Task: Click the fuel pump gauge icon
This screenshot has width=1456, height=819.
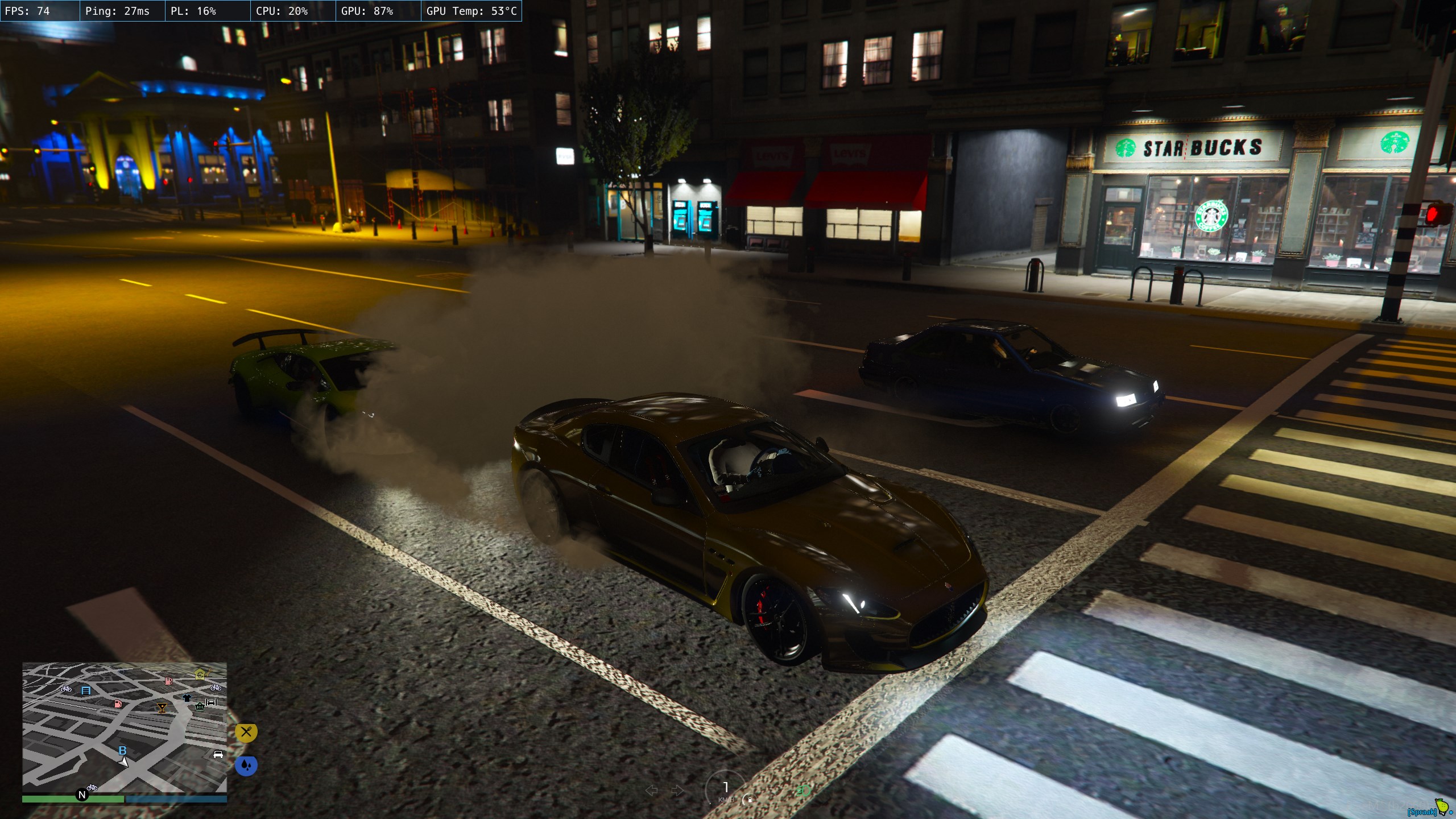Action: [750, 799]
